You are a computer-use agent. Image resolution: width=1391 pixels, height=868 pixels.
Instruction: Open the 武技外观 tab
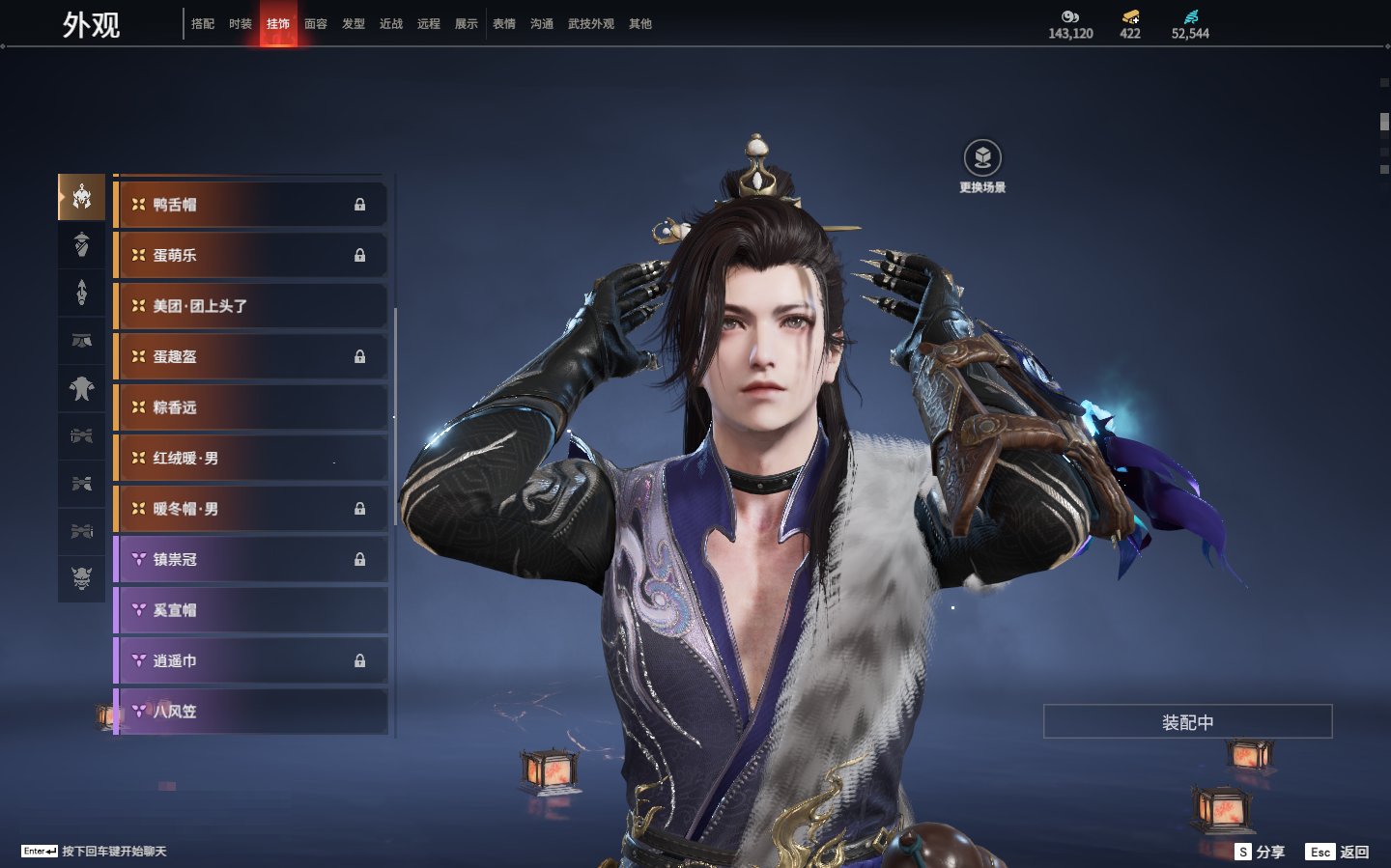click(590, 24)
